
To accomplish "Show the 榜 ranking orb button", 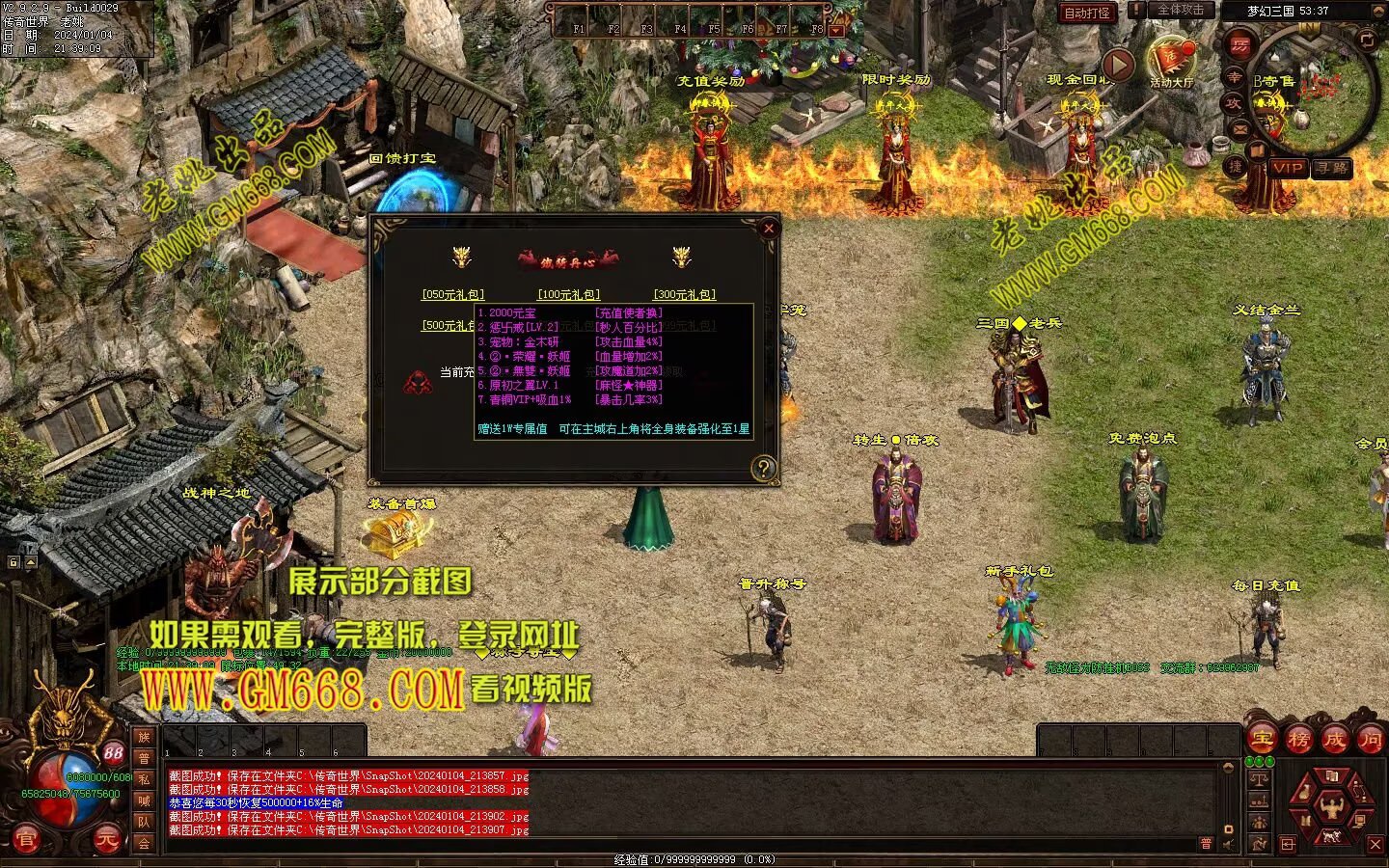I will point(1298,740).
